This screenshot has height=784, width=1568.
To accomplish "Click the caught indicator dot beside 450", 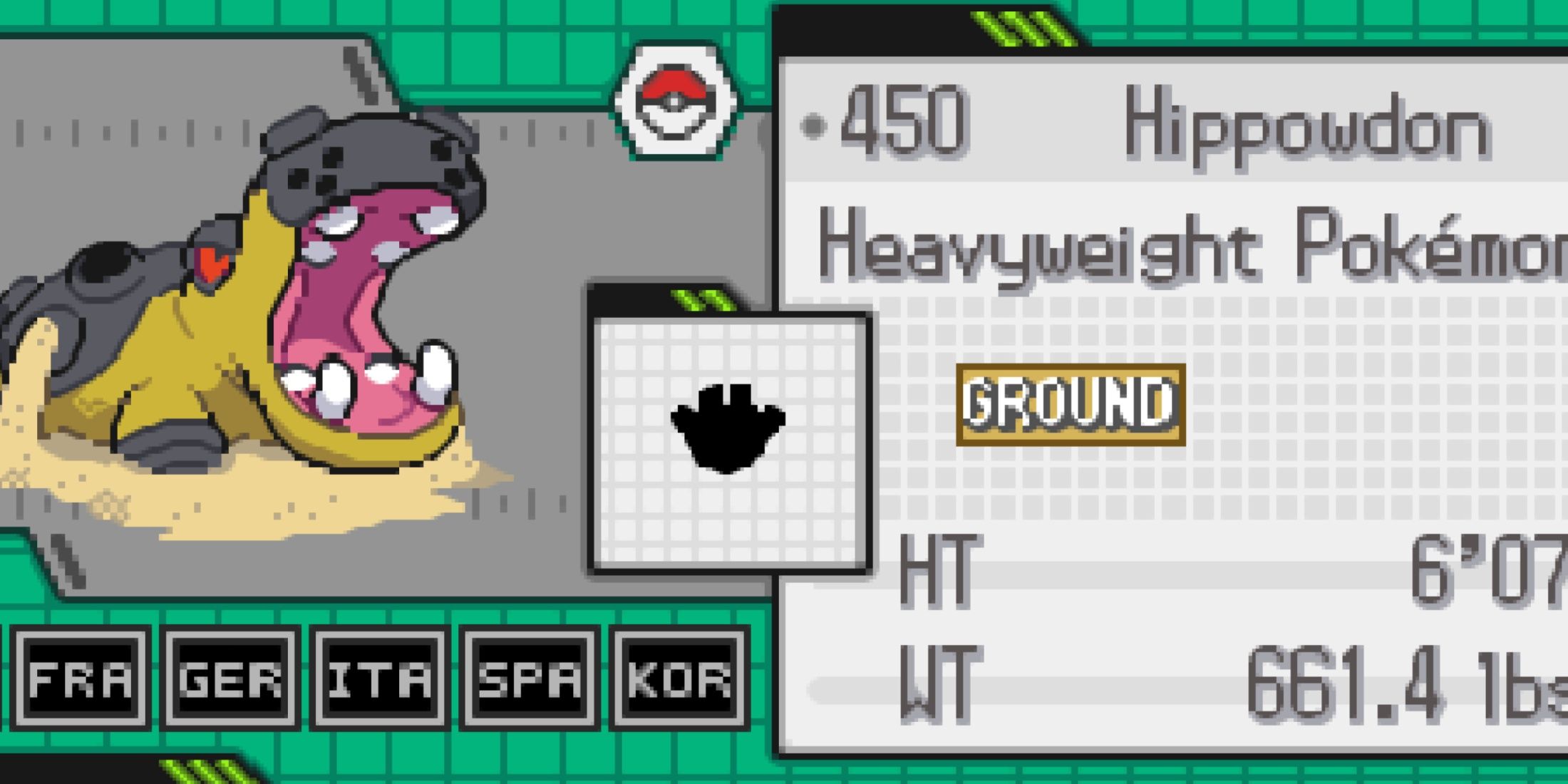I will click(813, 125).
